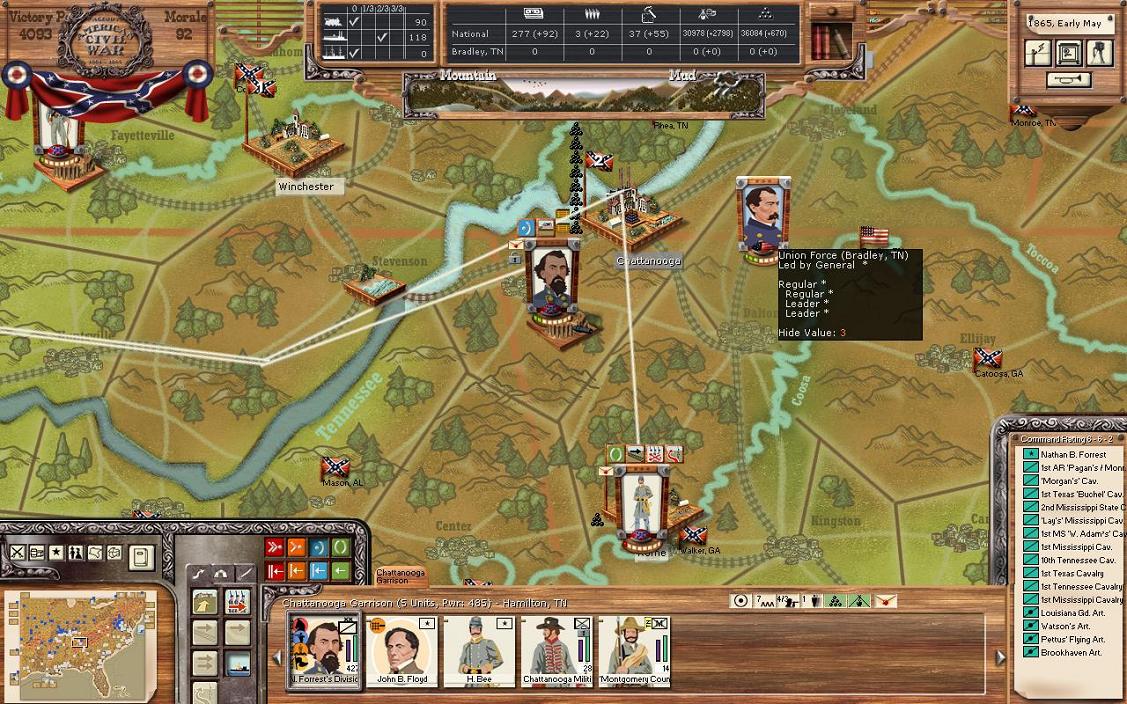
Task: Set the red assault posture button
Action: pyautogui.click(x=274, y=547)
